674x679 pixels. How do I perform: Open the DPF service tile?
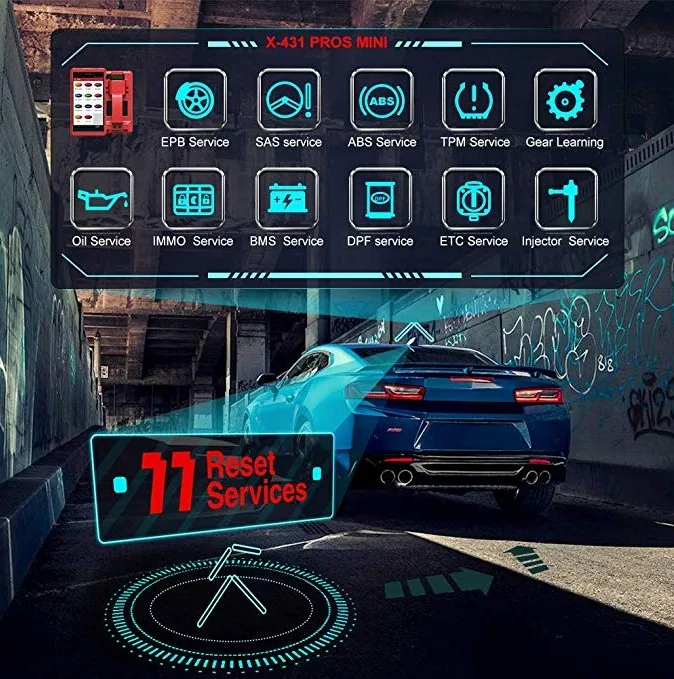tap(381, 199)
